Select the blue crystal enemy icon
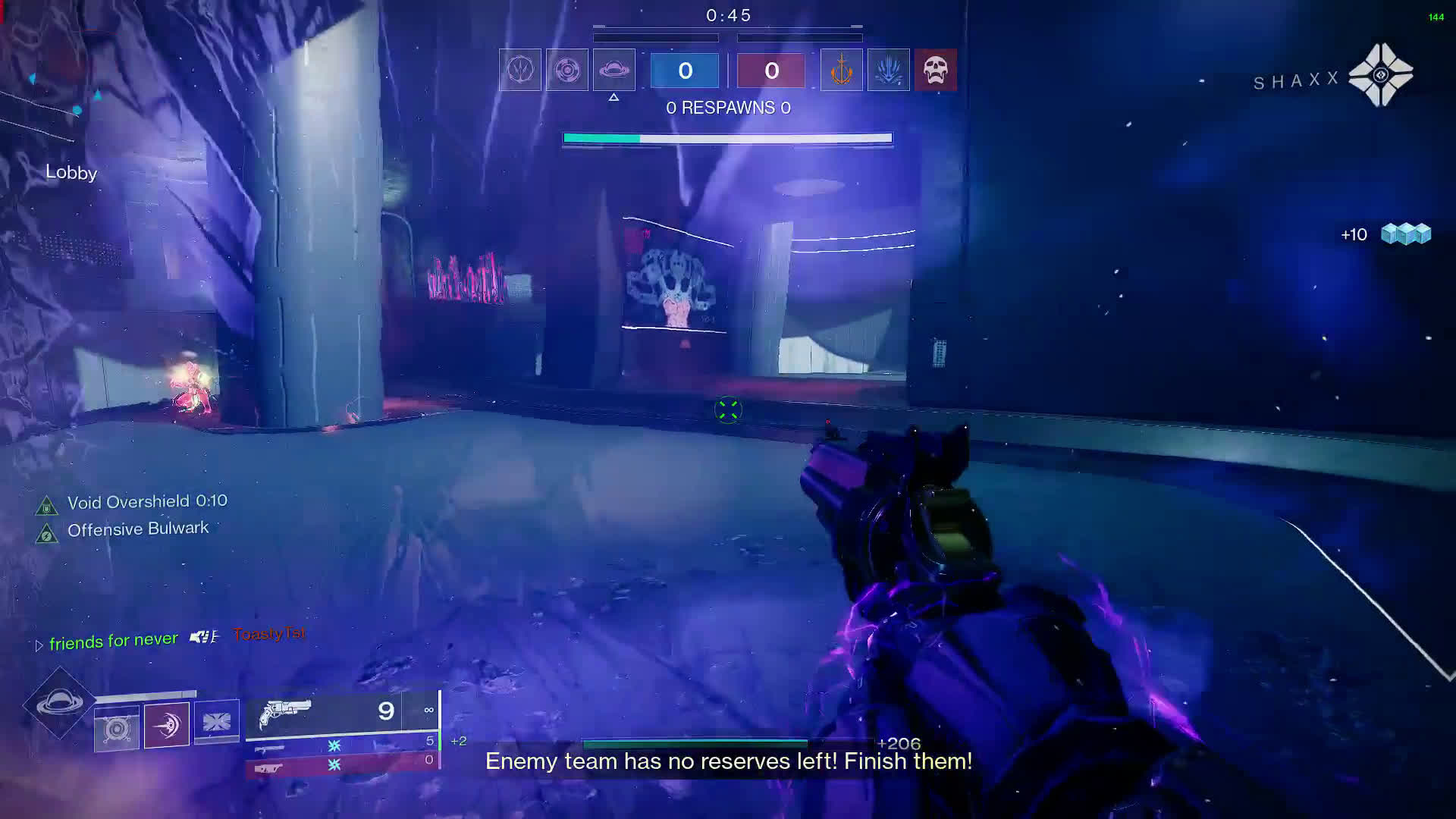The height and width of the screenshot is (819, 1456). coord(888,70)
